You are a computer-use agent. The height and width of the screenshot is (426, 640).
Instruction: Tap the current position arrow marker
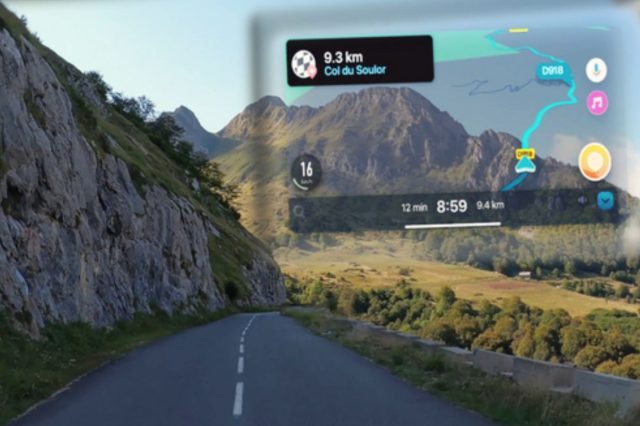pyautogui.click(x=525, y=165)
